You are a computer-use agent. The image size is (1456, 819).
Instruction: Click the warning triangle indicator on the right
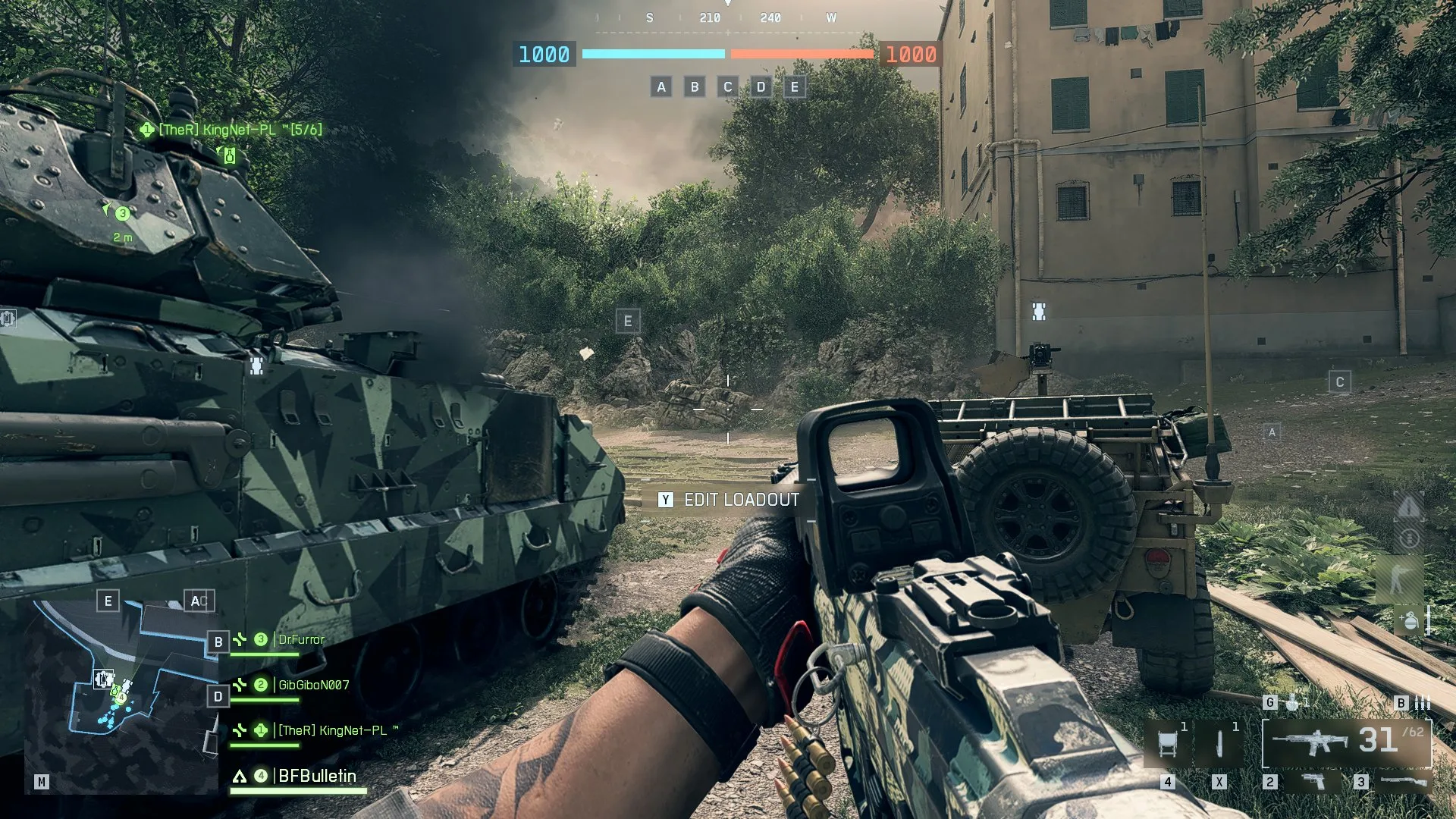pos(1409,506)
